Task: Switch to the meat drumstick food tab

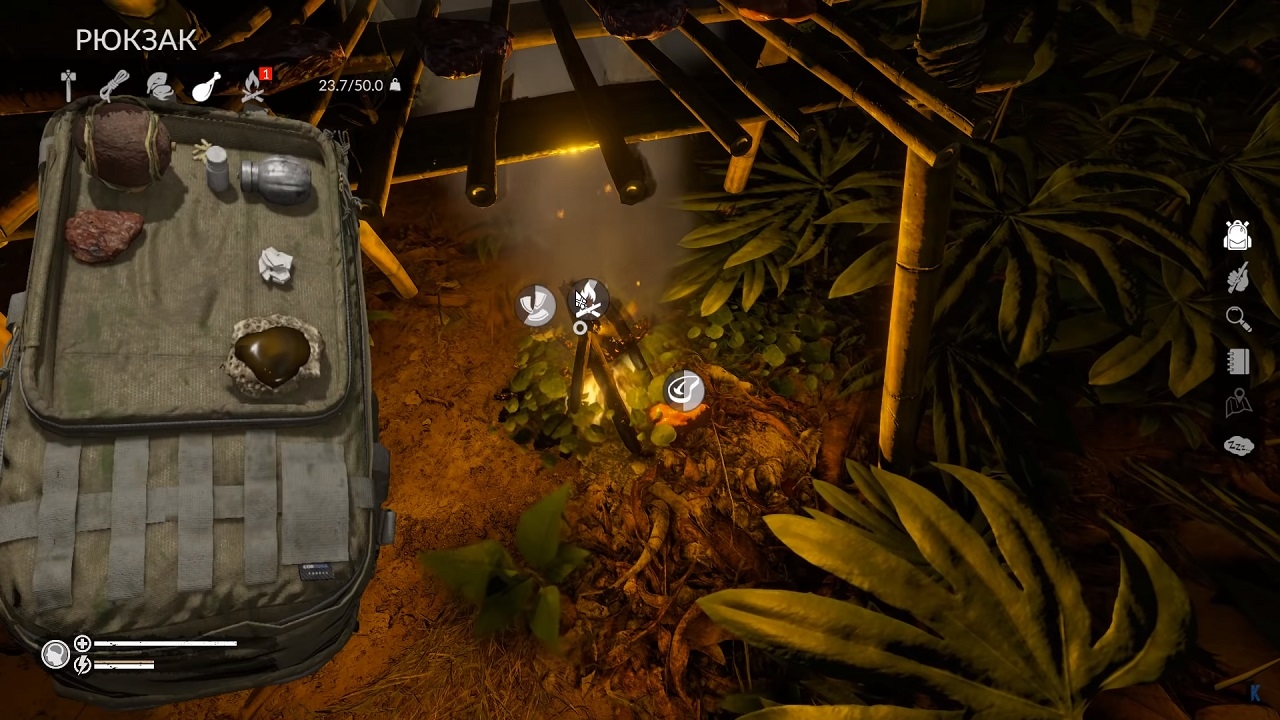Action: point(206,87)
